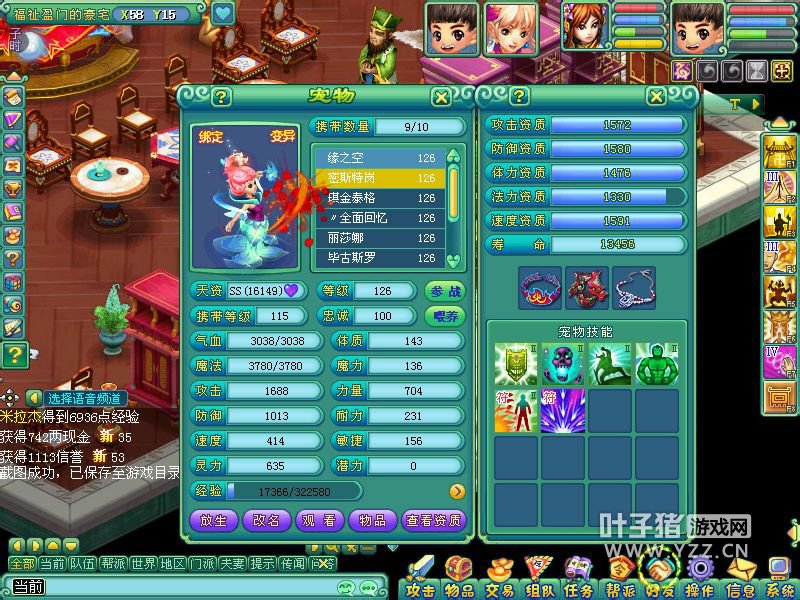The image size is (800, 600).
Task: Select the purple skull pet skill
Action: click(563, 365)
